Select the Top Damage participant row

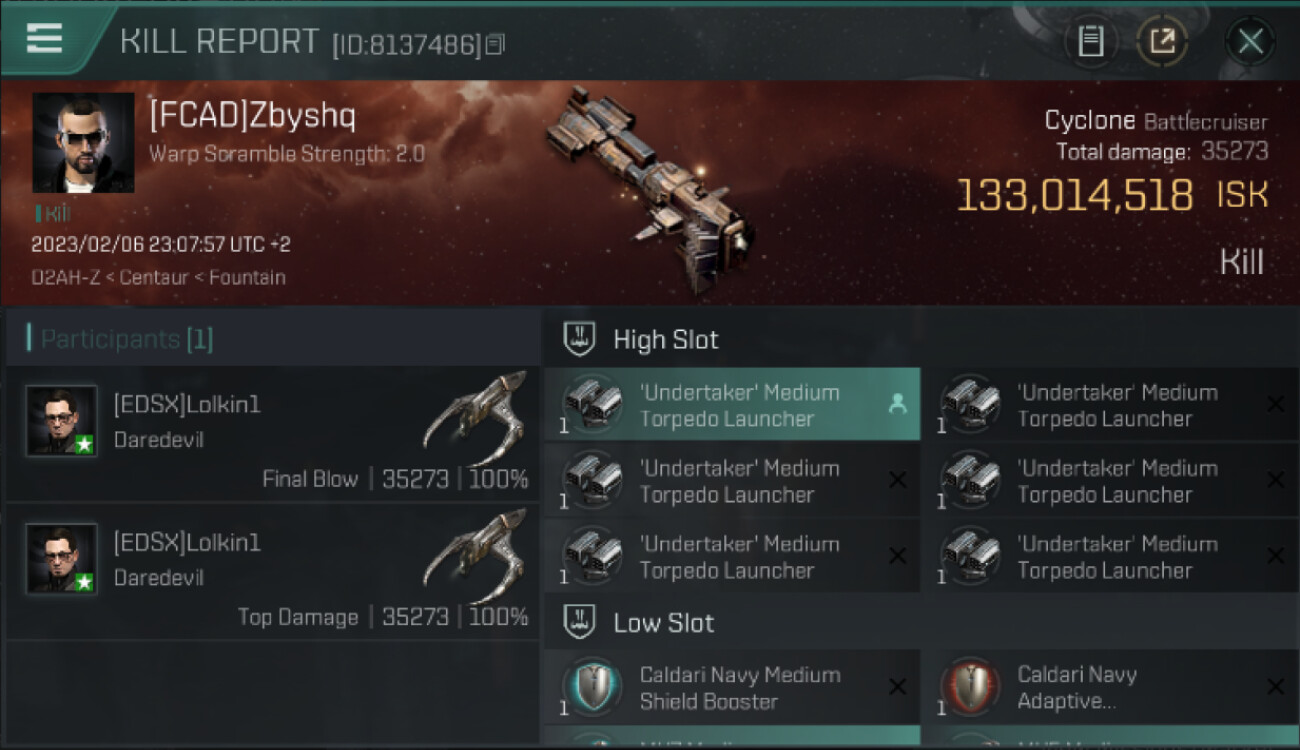272,572
